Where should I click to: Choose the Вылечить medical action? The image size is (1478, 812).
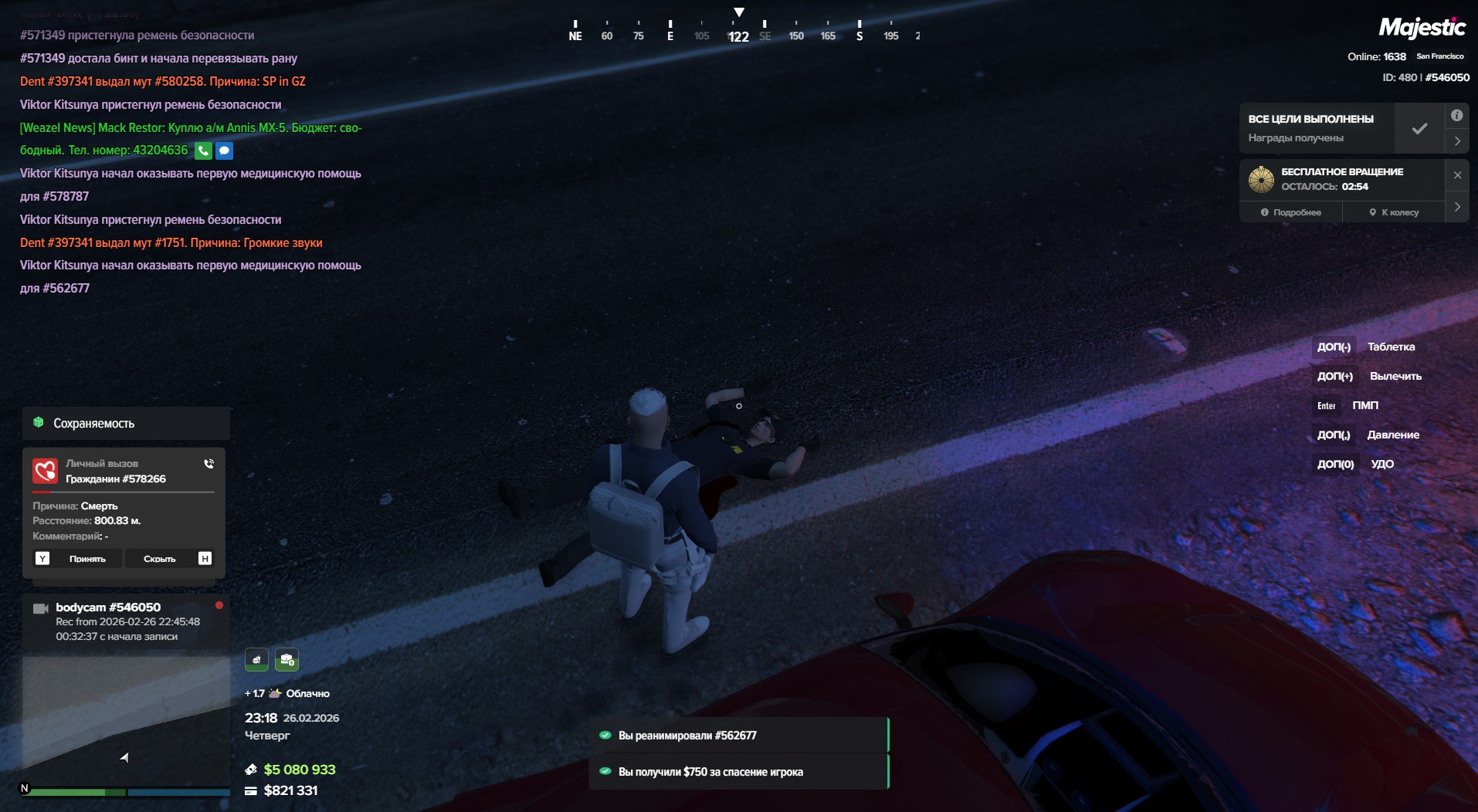point(1395,376)
